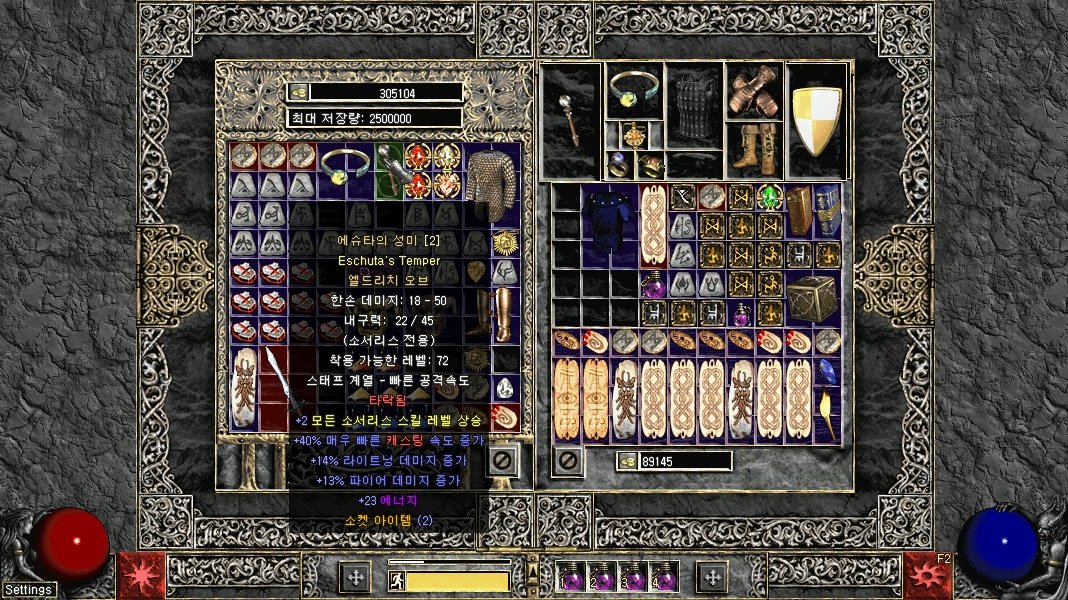The width and height of the screenshot is (1068, 600).
Task: Select the green emerald gem in inventory
Action: (769, 197)
